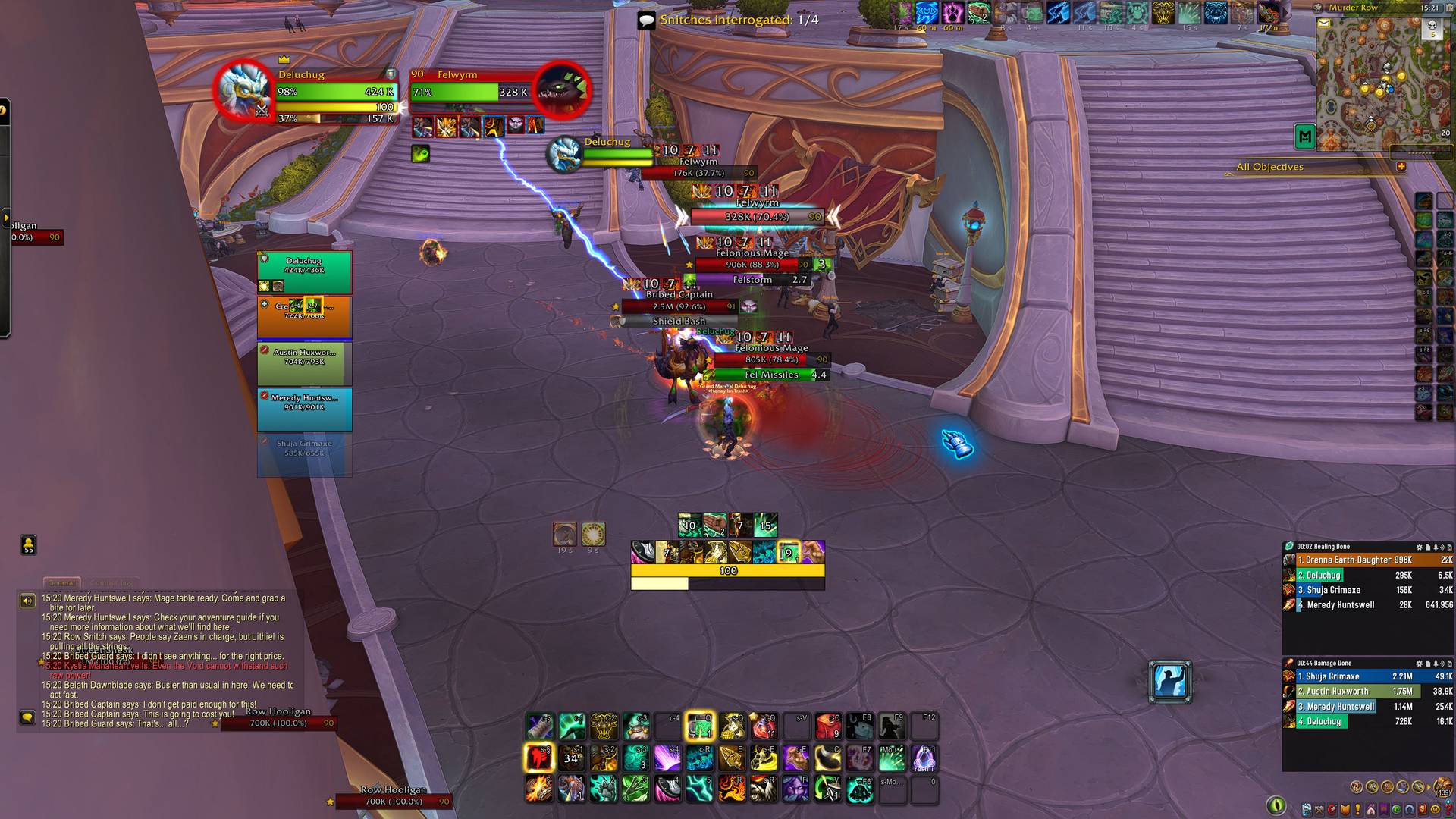Open Damage Done meter settings gear

pyautogui.click(x=1419, y=664)
